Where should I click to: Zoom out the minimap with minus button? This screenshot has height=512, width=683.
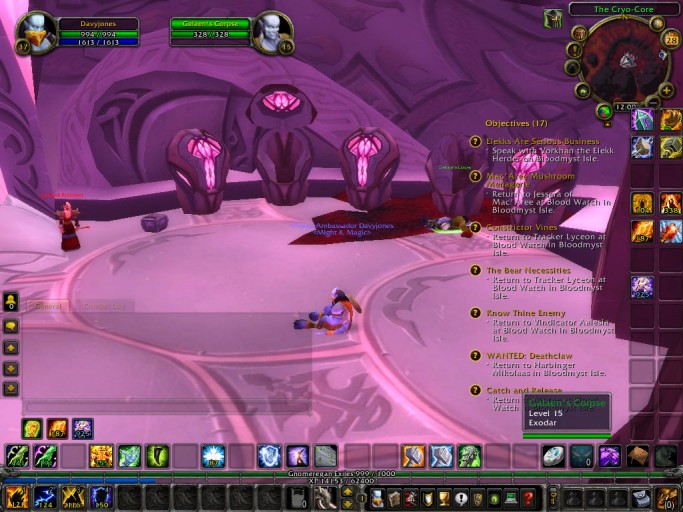coord(652,101)
